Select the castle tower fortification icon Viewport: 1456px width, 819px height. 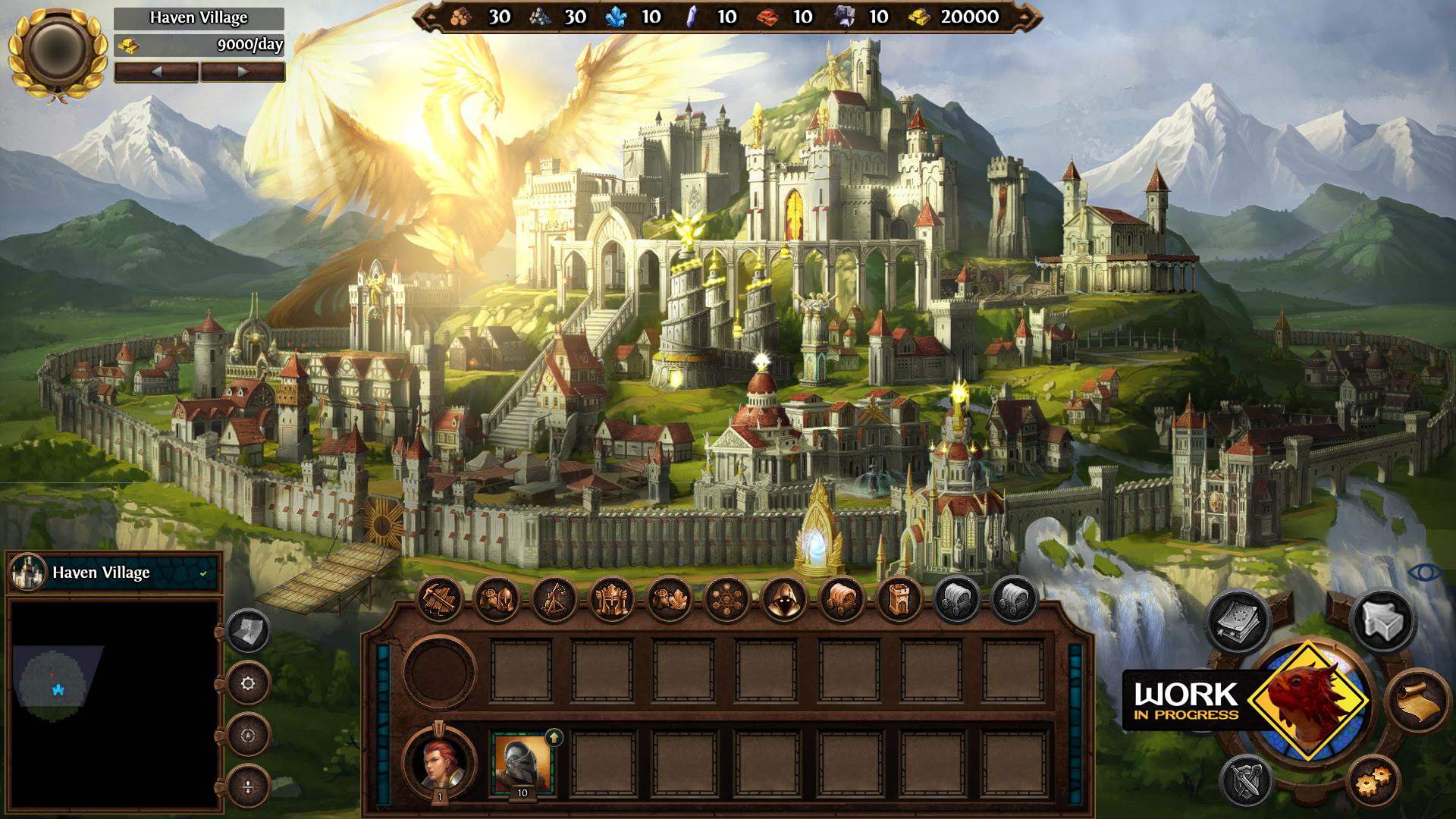pyautogui.click(x=899, y=600)
